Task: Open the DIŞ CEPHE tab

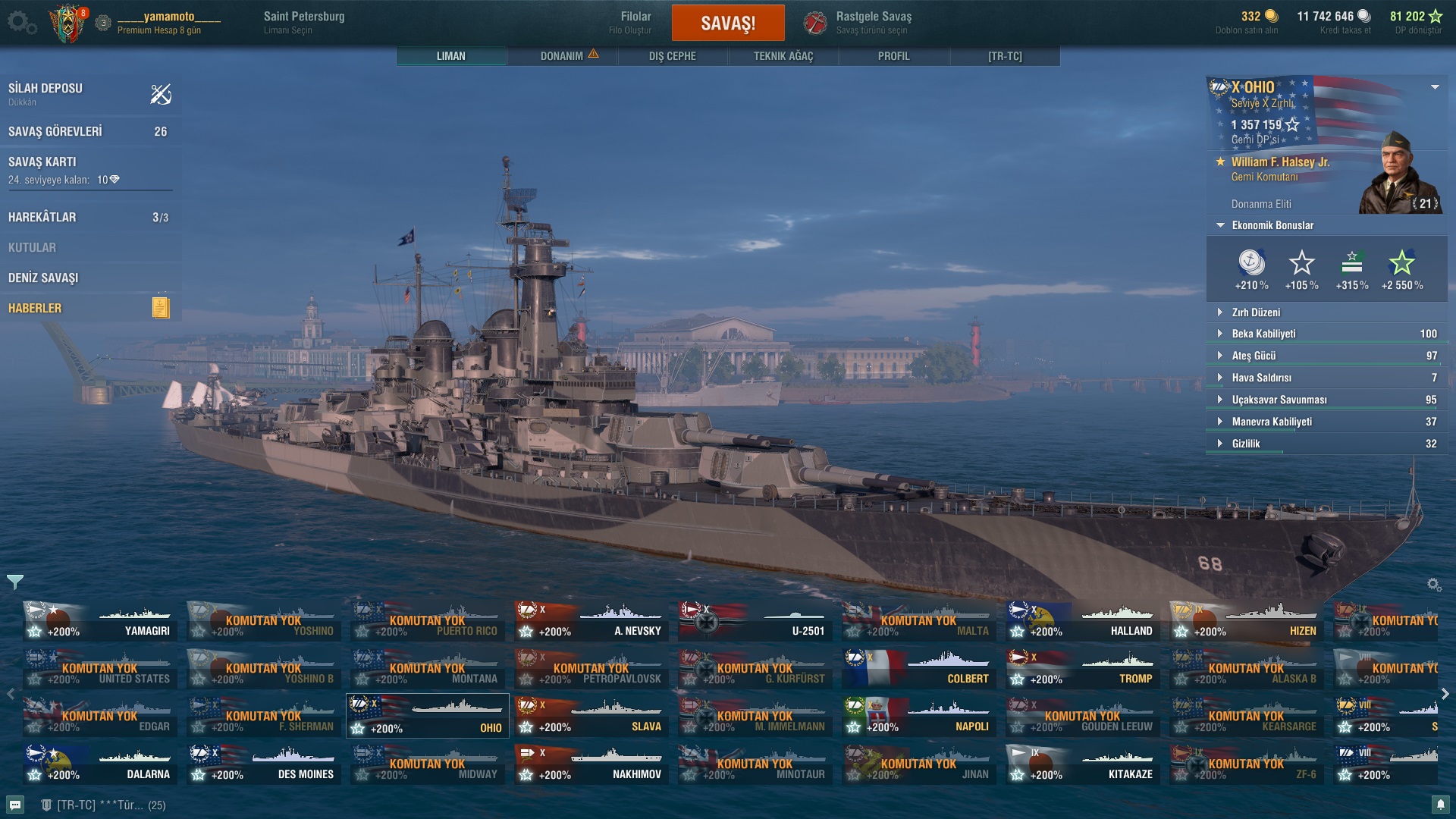Action: 672,56
